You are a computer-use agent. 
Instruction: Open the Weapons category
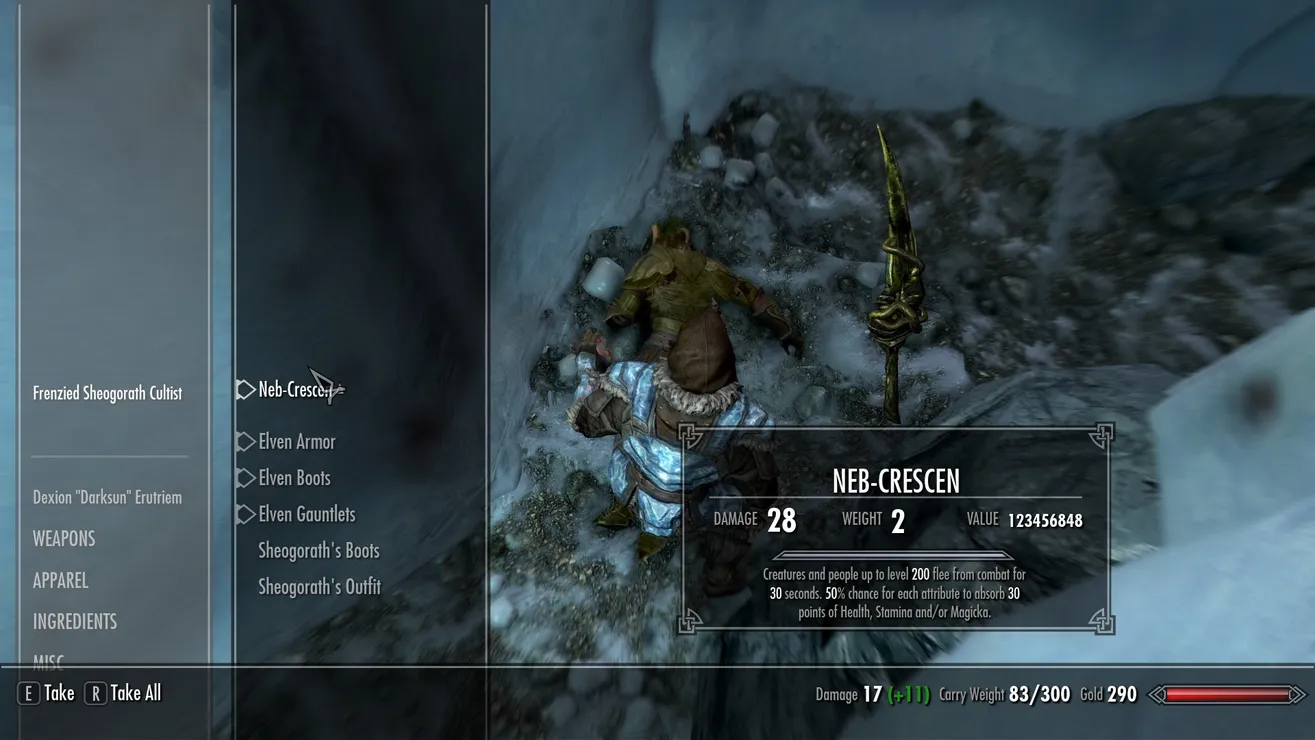pyautogui.click(x=64, y=539)
